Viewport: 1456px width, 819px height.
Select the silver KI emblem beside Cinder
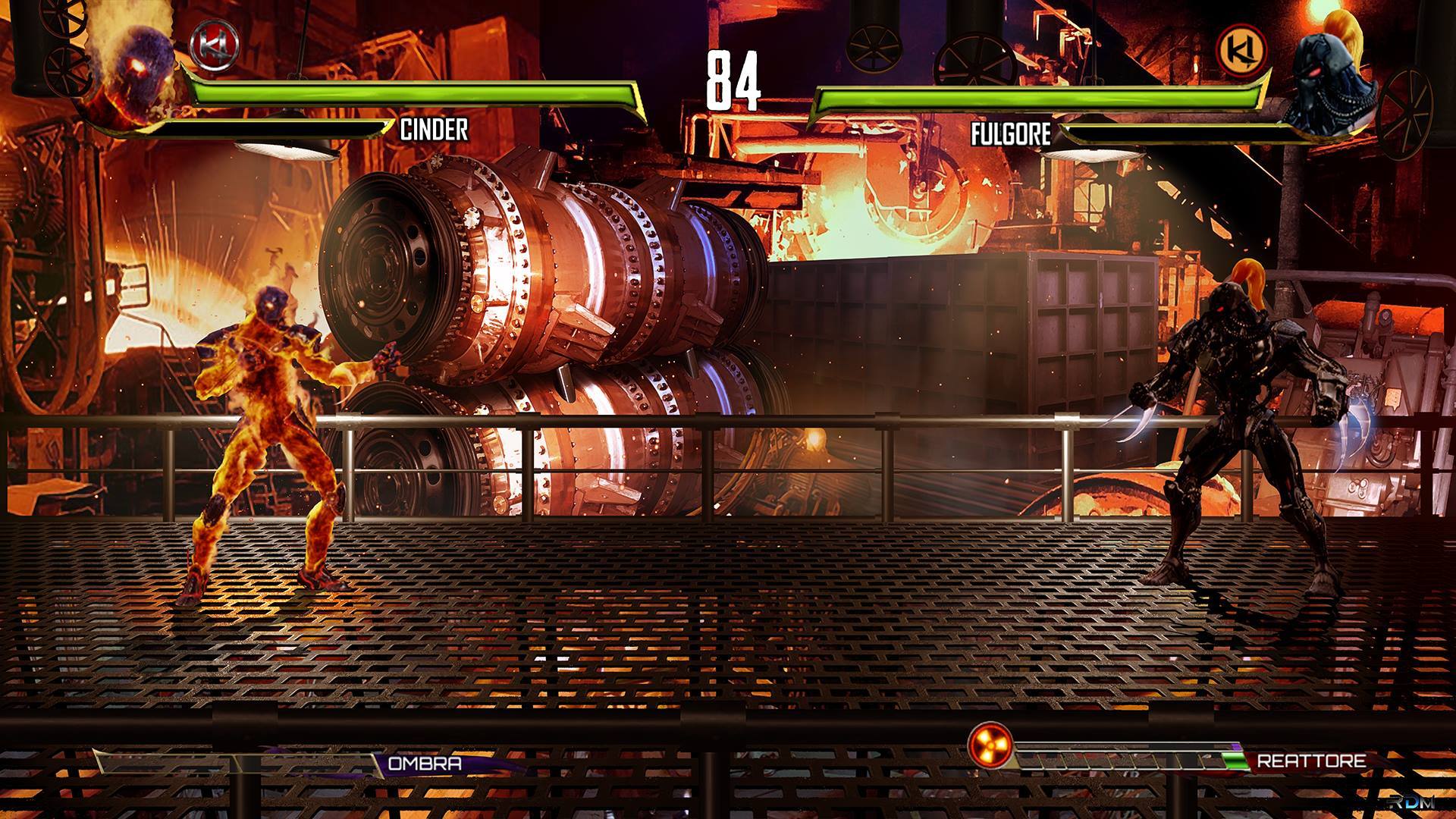pyautogui.click(x=215, y=45)
